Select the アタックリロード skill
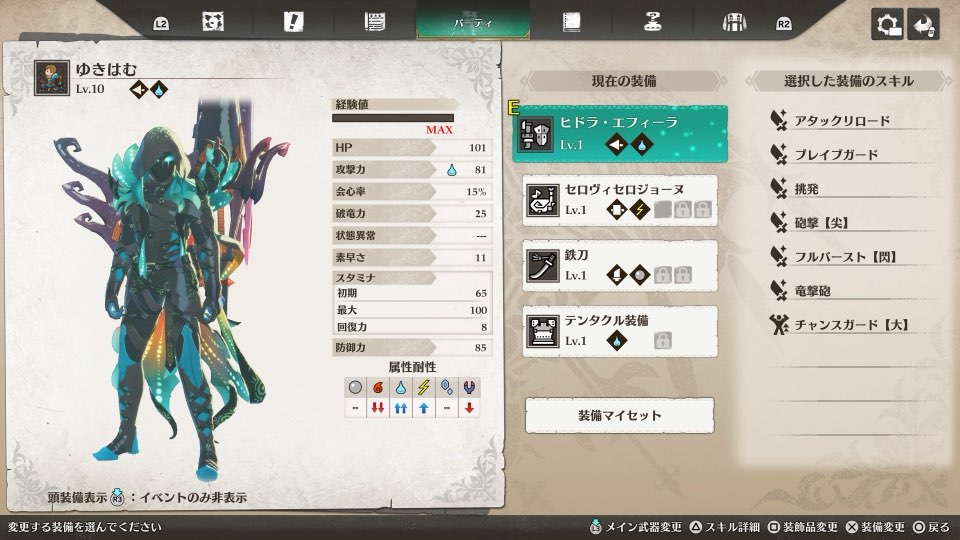The width and height of the screenshot is (960, 540). tap(841, 121)
